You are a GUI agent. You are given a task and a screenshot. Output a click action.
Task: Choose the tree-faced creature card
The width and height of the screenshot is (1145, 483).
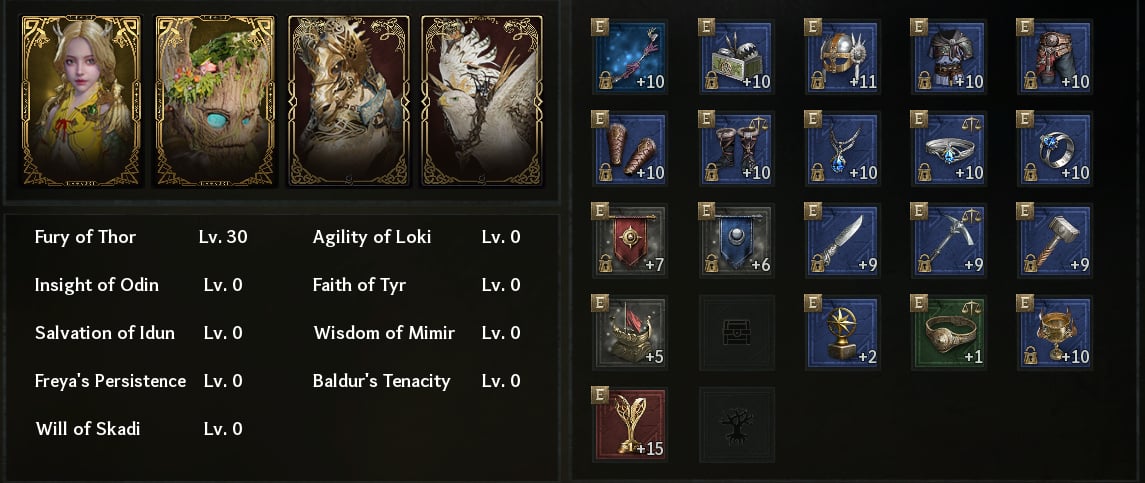pyautogui.click(x=215, y=100)
